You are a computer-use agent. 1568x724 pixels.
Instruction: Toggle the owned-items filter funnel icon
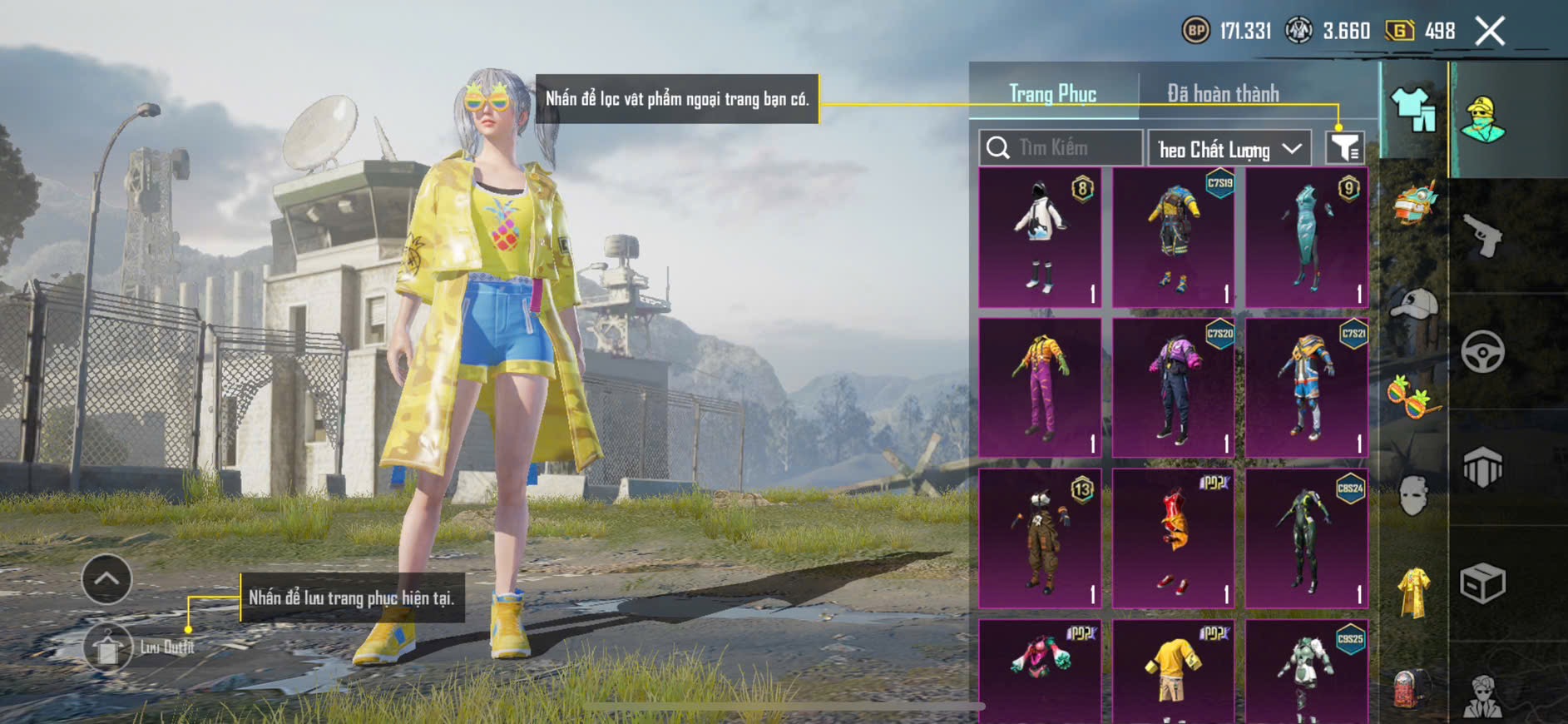pos(1344,148)
